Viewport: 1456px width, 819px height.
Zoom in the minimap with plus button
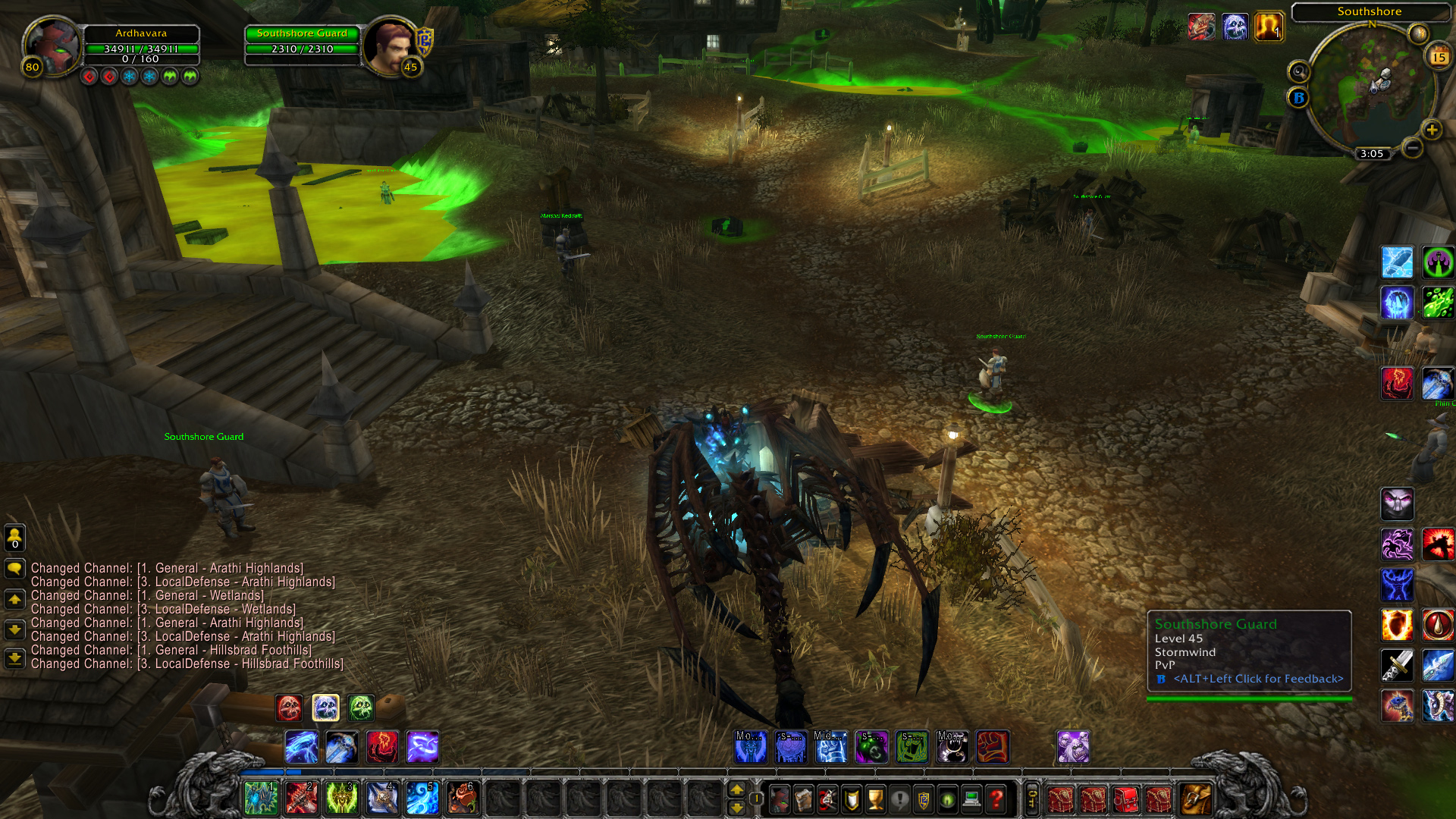[1431, 130]
